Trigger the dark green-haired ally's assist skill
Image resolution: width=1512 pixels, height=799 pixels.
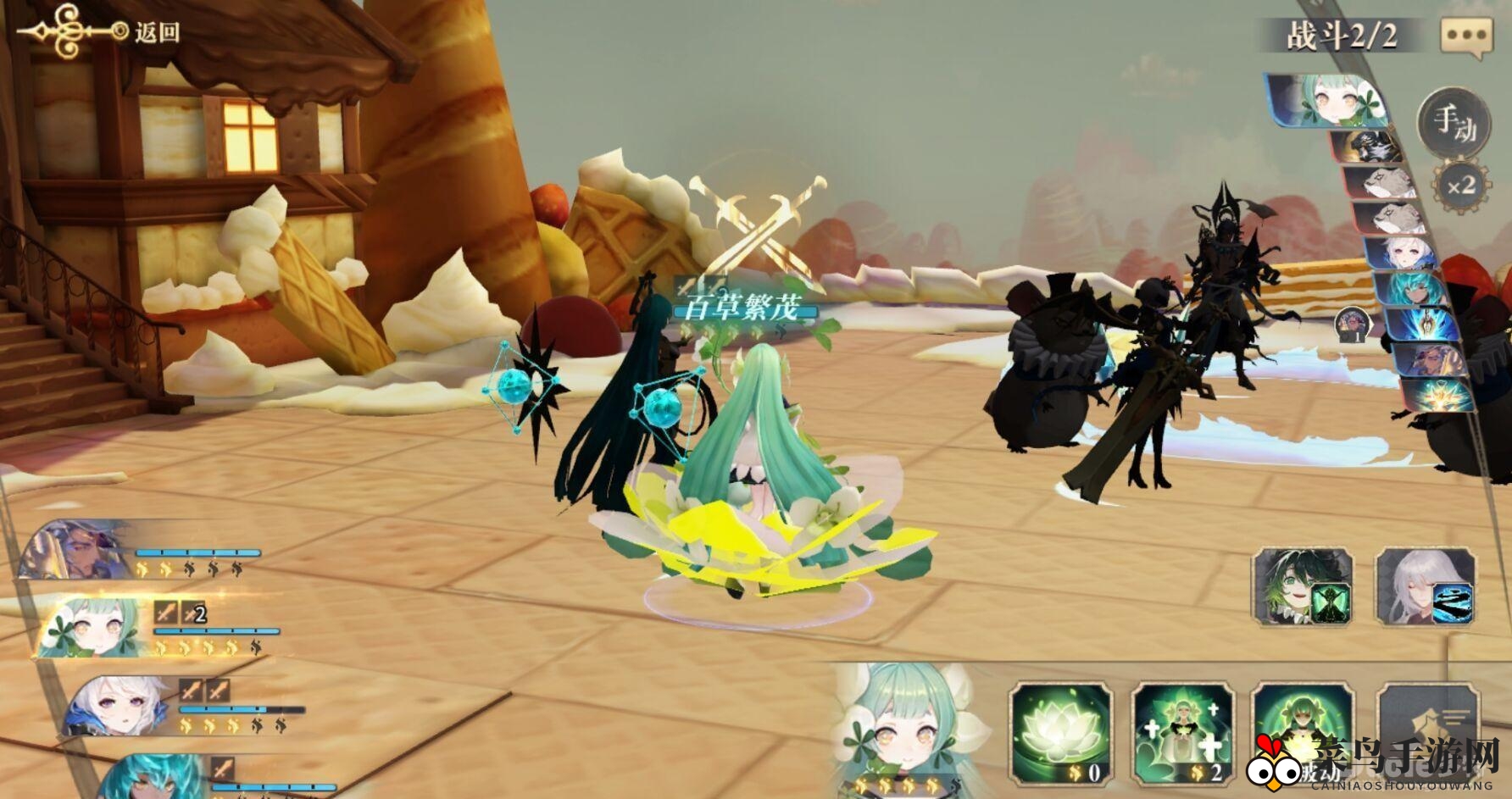pos(1303,586)
